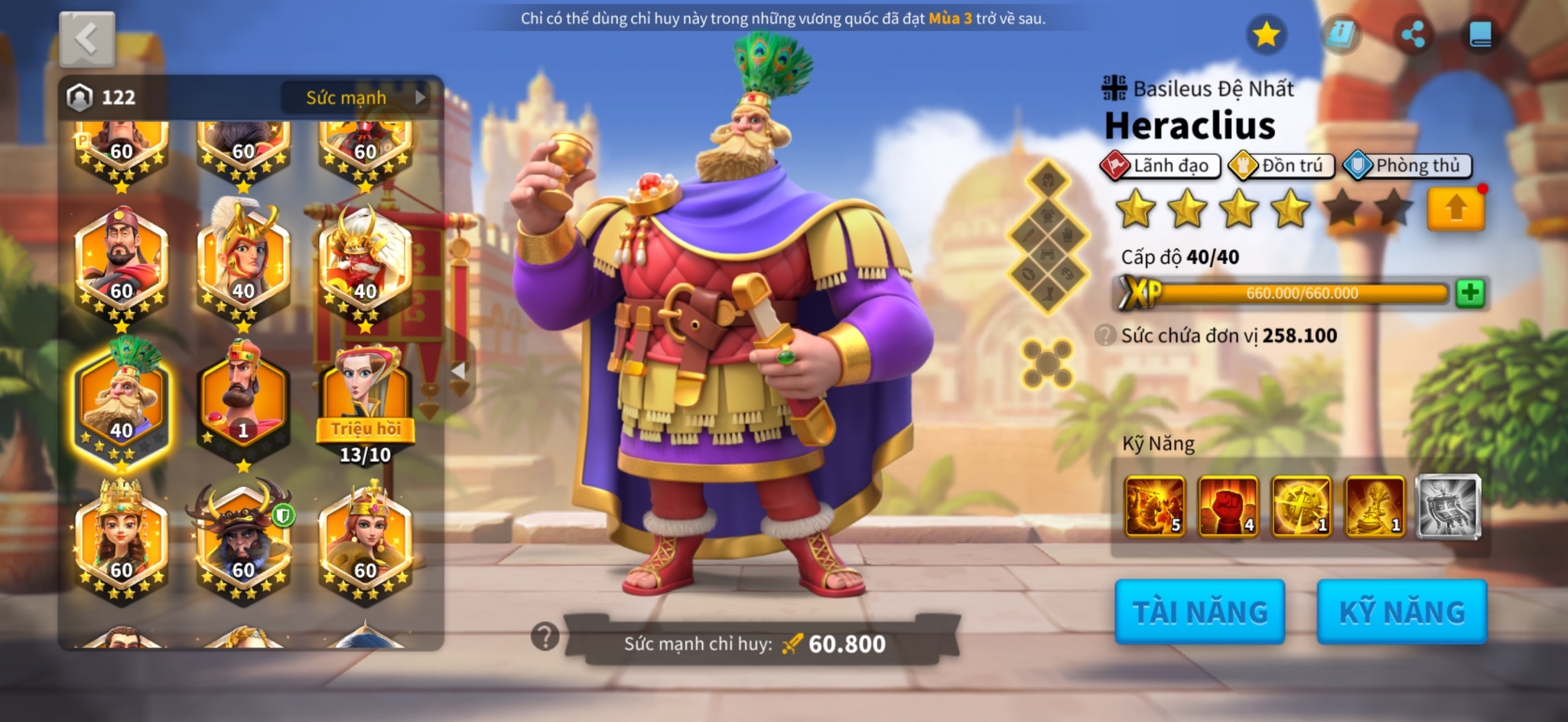Go back with the arrow button
This screenshot has width=1568, height=722.
[x=87, y=39]
